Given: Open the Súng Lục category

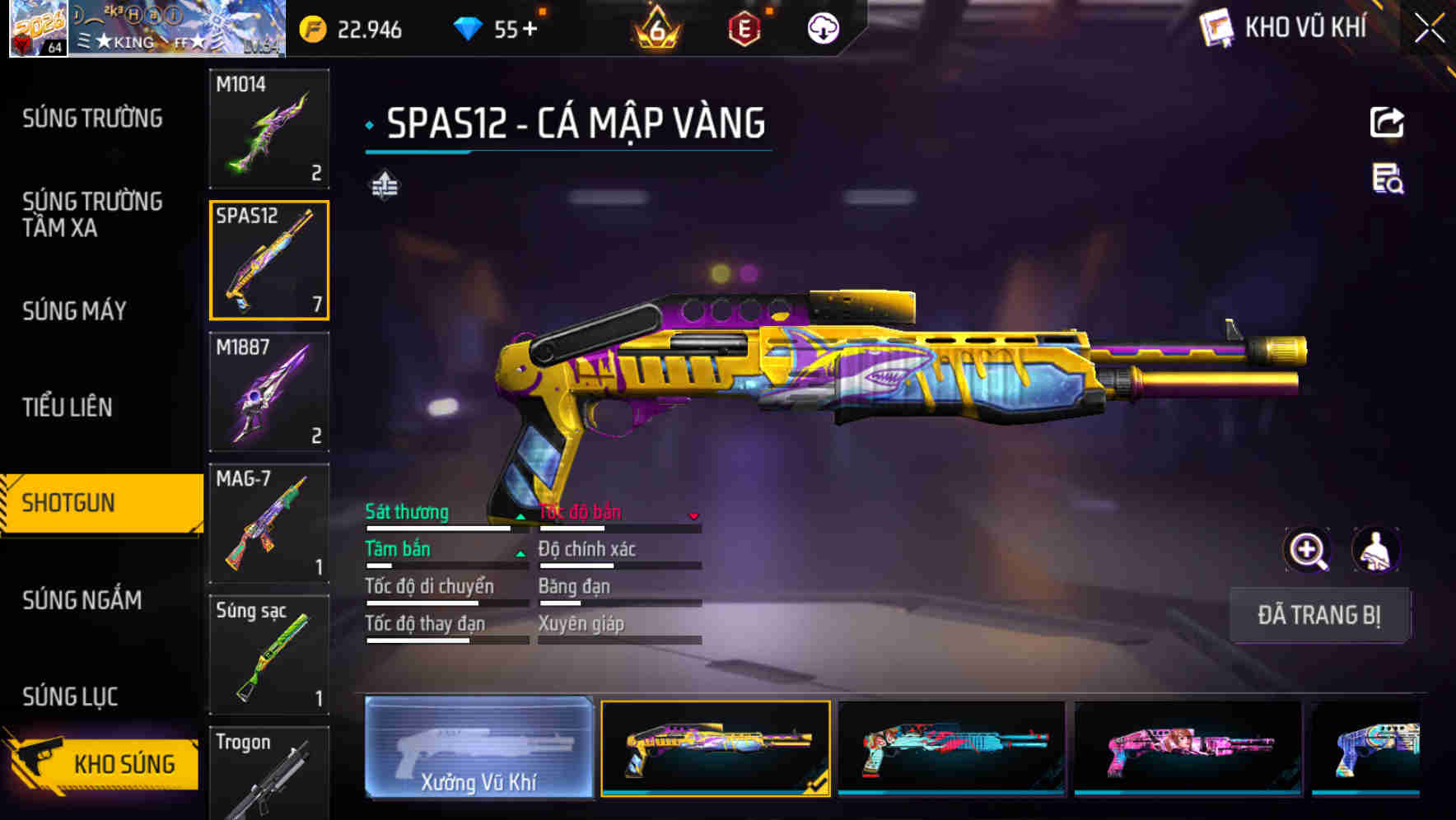Looking at the screenshot, I should click(x=70, y=697).
